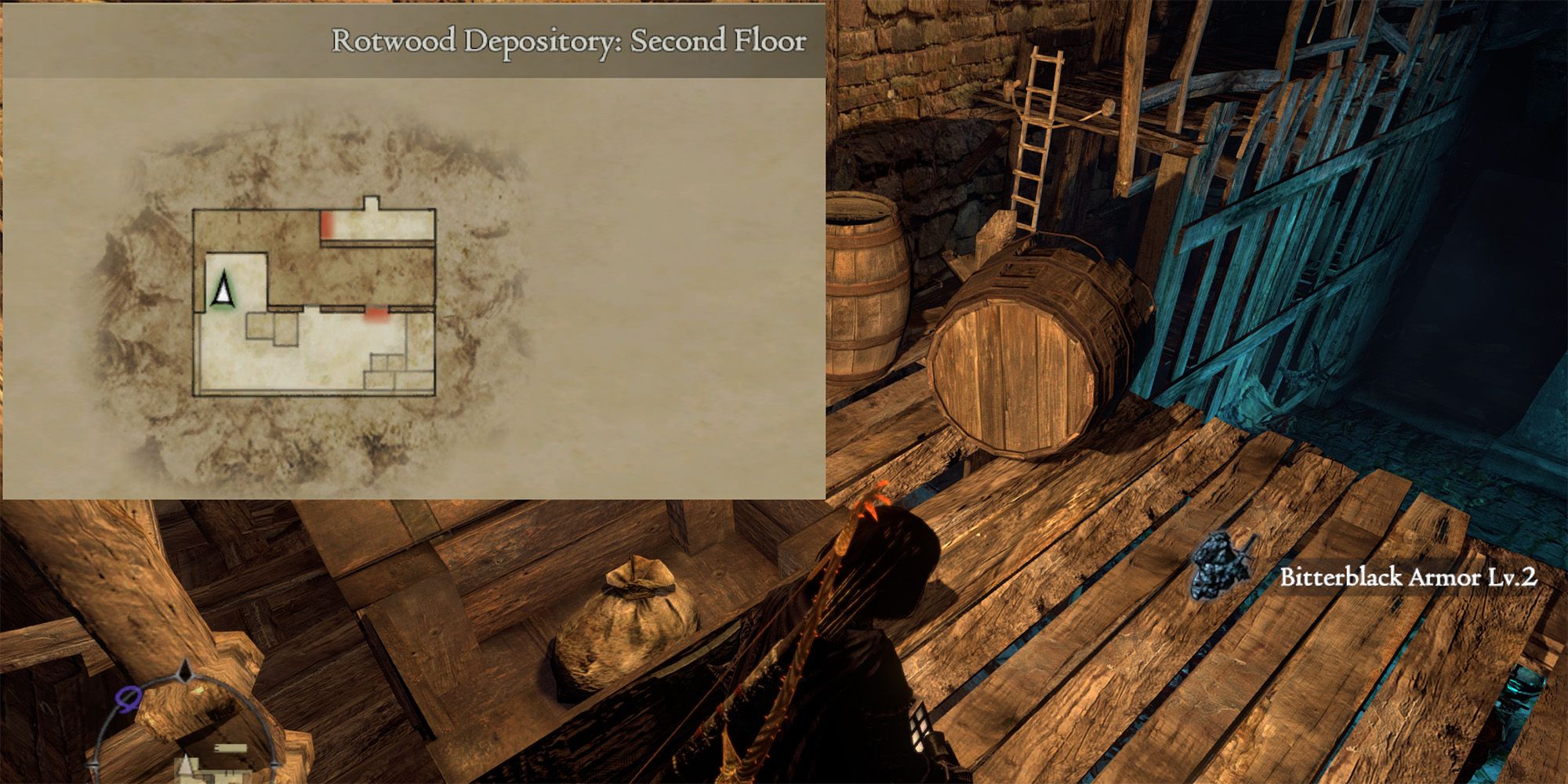Click the red marker in the upper map room

[x=325, y=226]
